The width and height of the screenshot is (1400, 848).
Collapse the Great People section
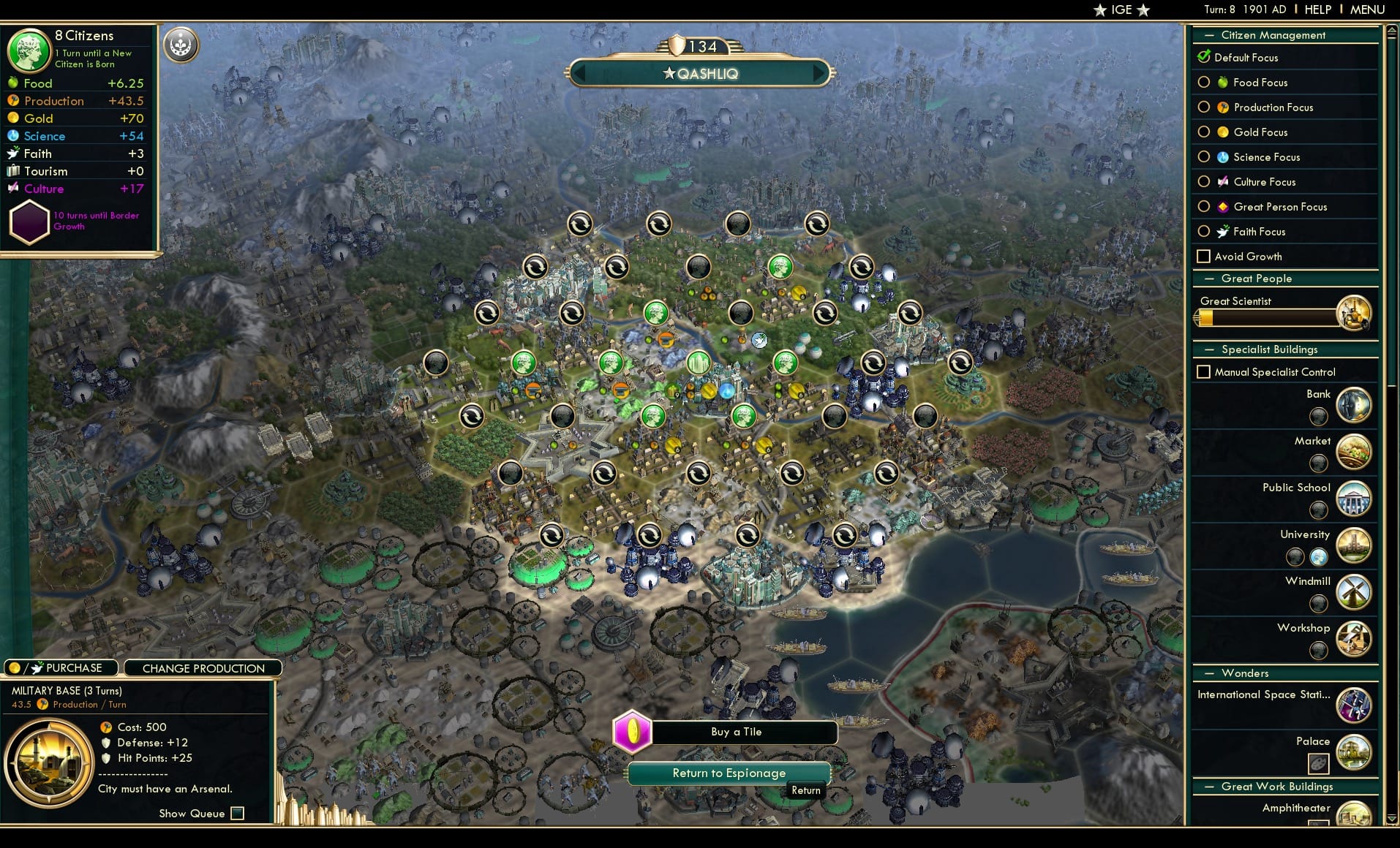point(1208,279)
